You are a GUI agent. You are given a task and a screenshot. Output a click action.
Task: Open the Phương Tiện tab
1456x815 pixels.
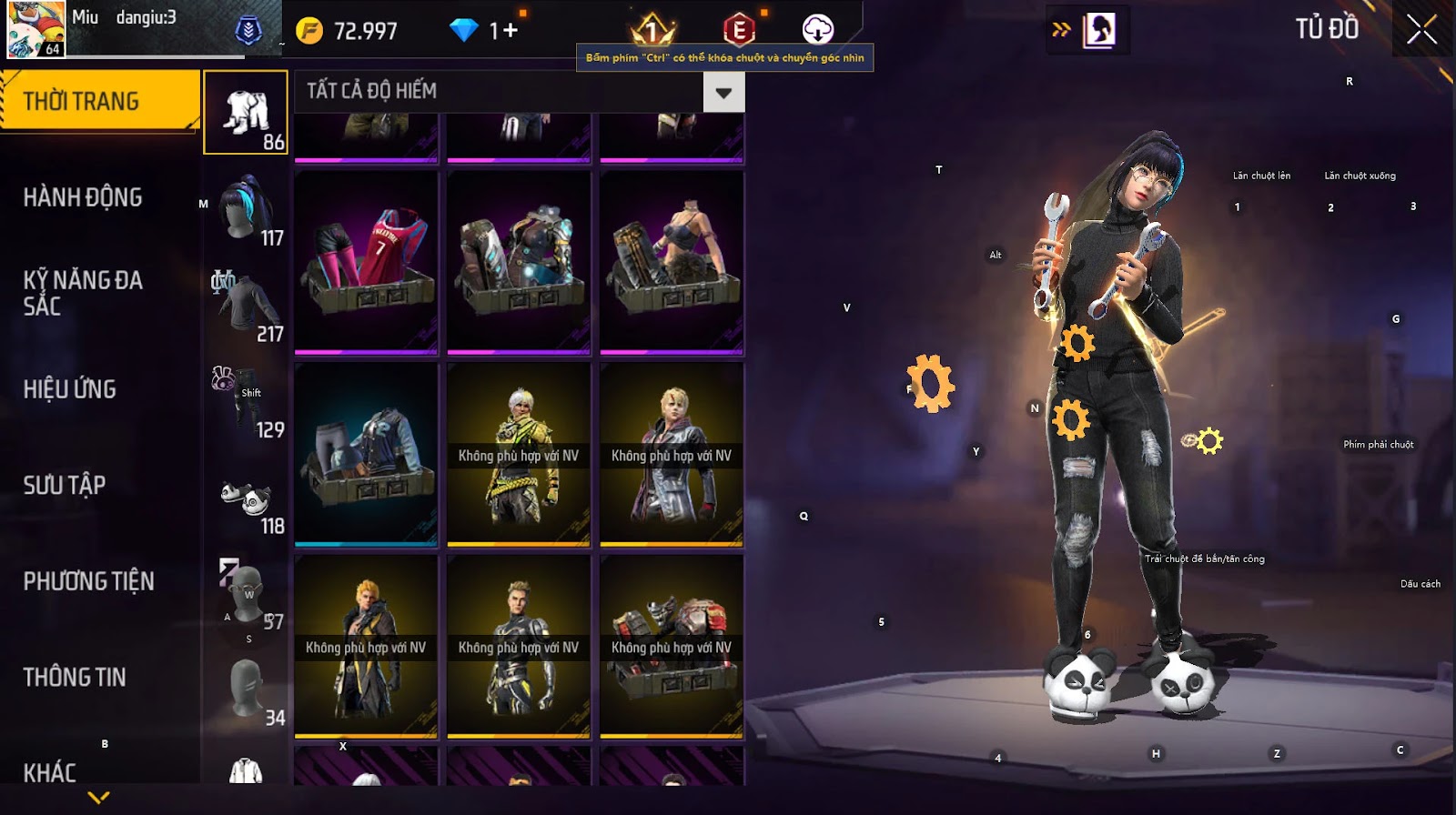pos(88,581)
